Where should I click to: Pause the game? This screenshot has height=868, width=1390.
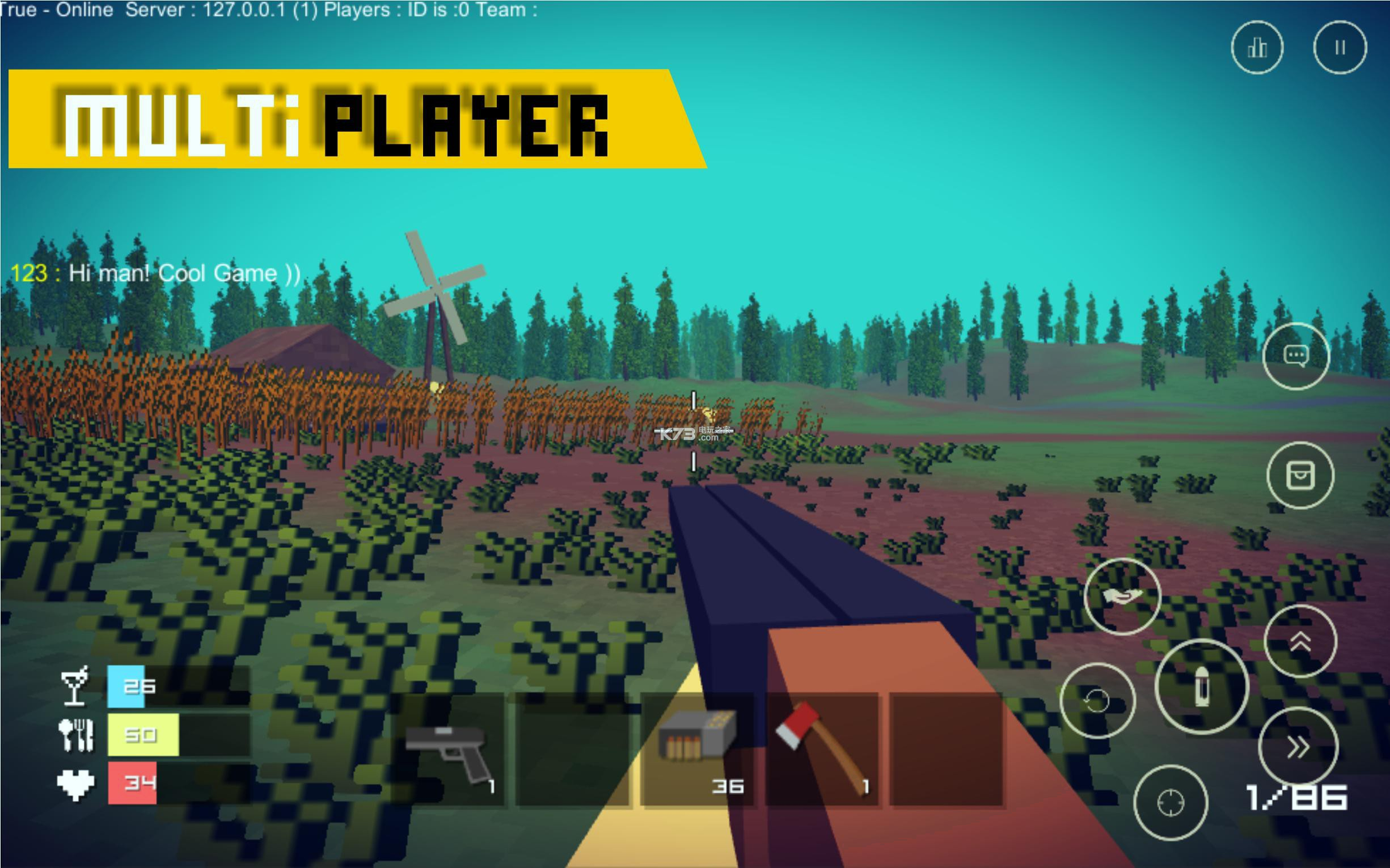tap(1340, 47)
